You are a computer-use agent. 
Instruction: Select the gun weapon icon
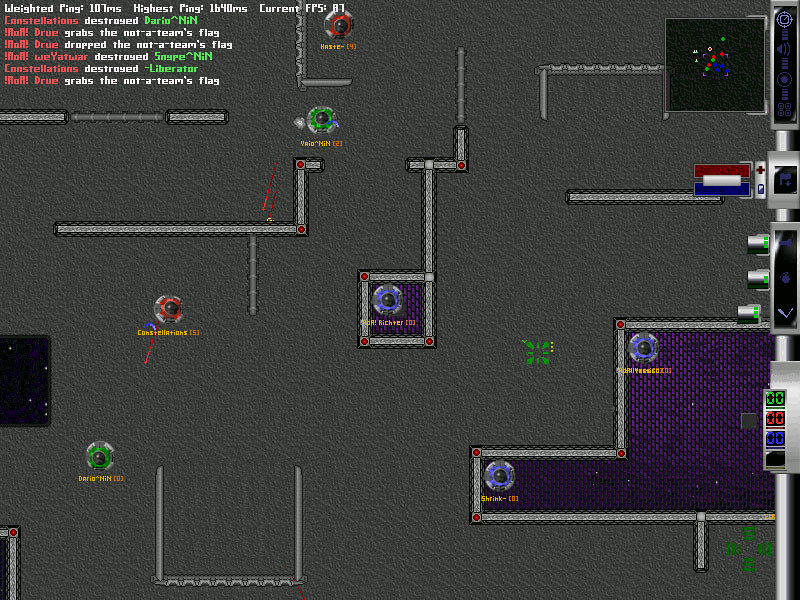786,241
